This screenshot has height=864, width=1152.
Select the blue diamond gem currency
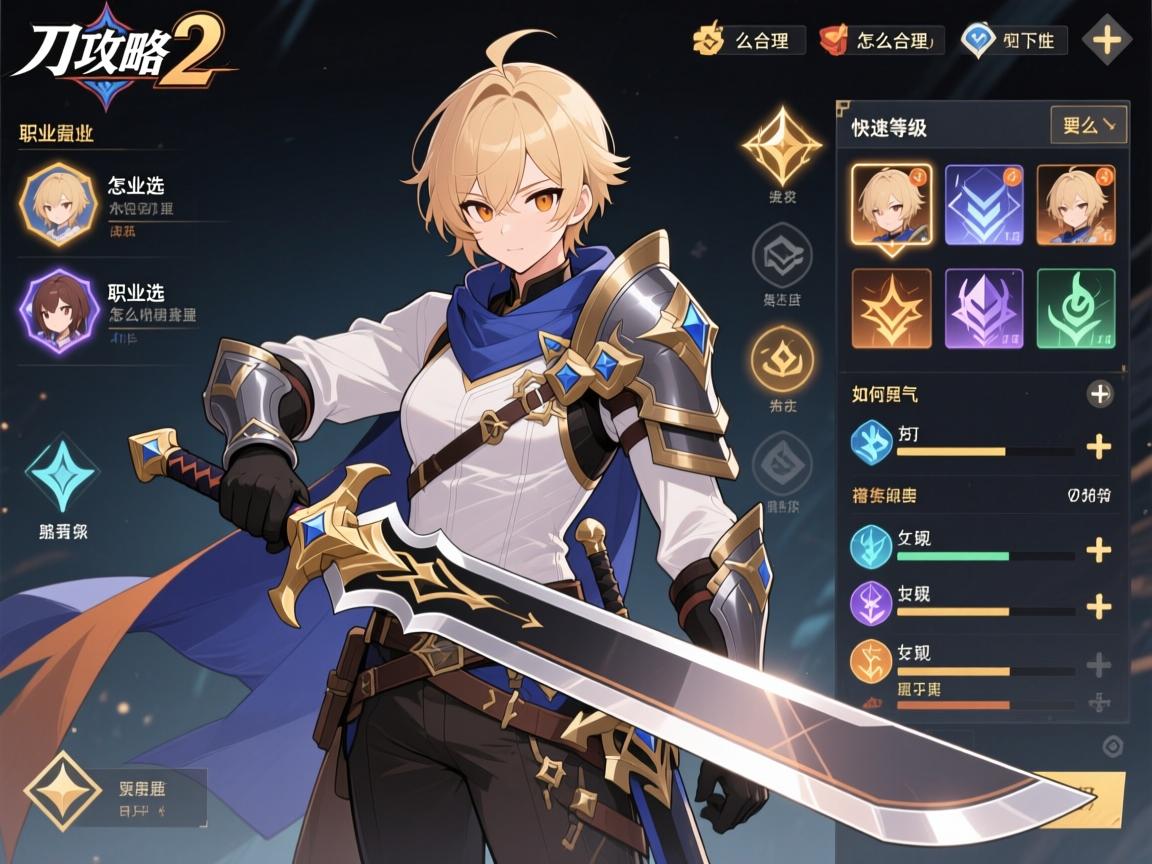tap(977, 40)
